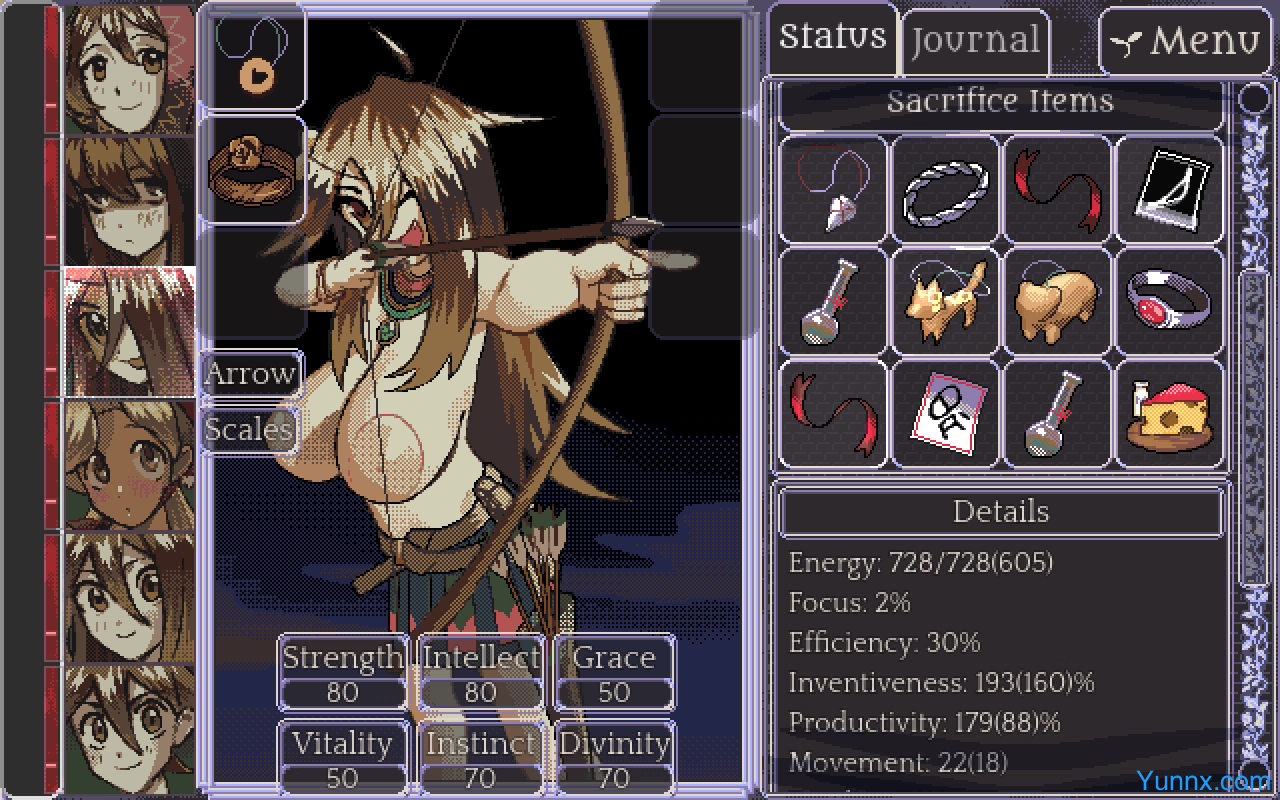Switch to the Journal tab

tap(975, 42)
